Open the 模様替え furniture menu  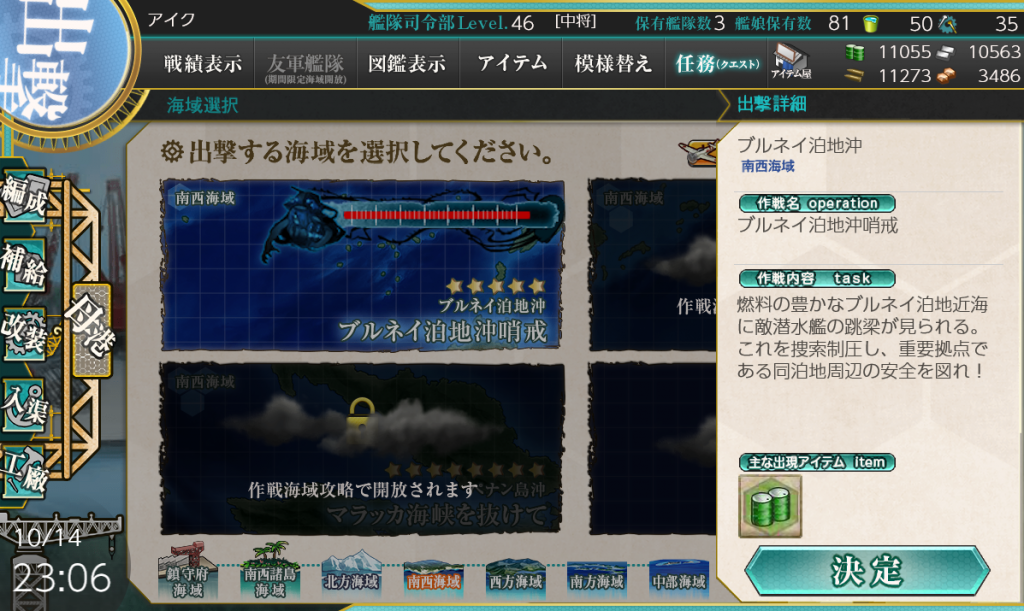pos(613,65)
